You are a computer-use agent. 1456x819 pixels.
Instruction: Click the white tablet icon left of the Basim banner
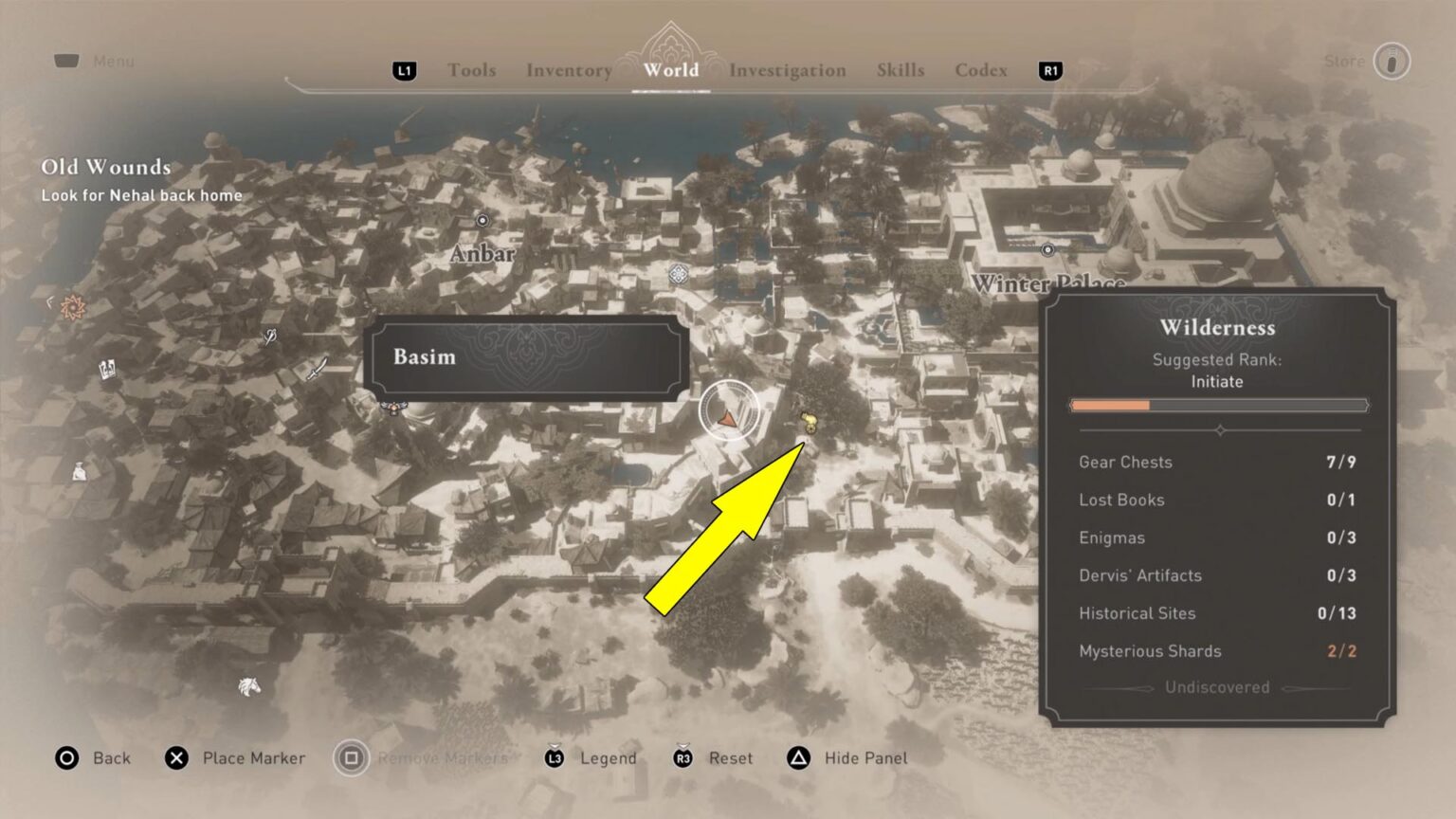point(106,371)
